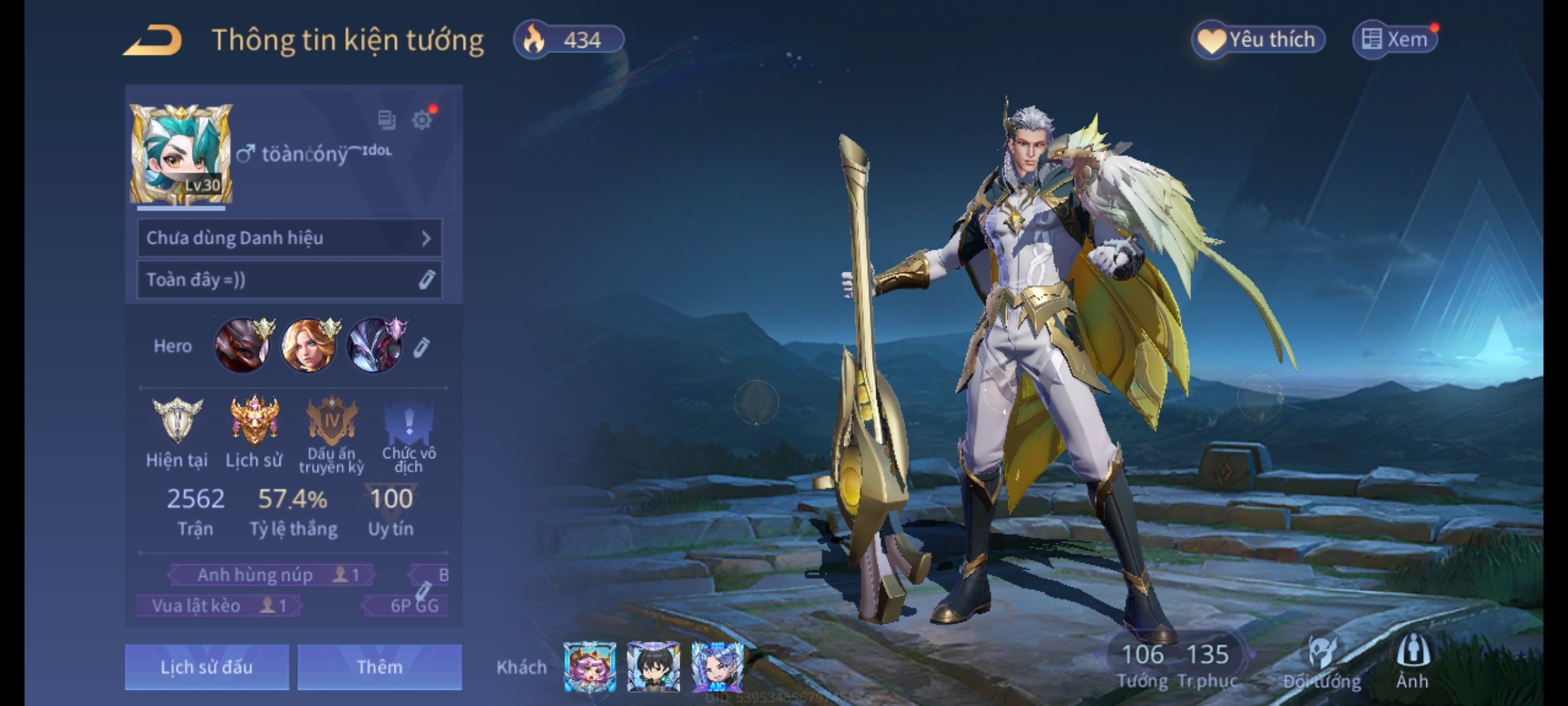
Task: Go back using the gold arrow
Action: [x=154, y=41]
